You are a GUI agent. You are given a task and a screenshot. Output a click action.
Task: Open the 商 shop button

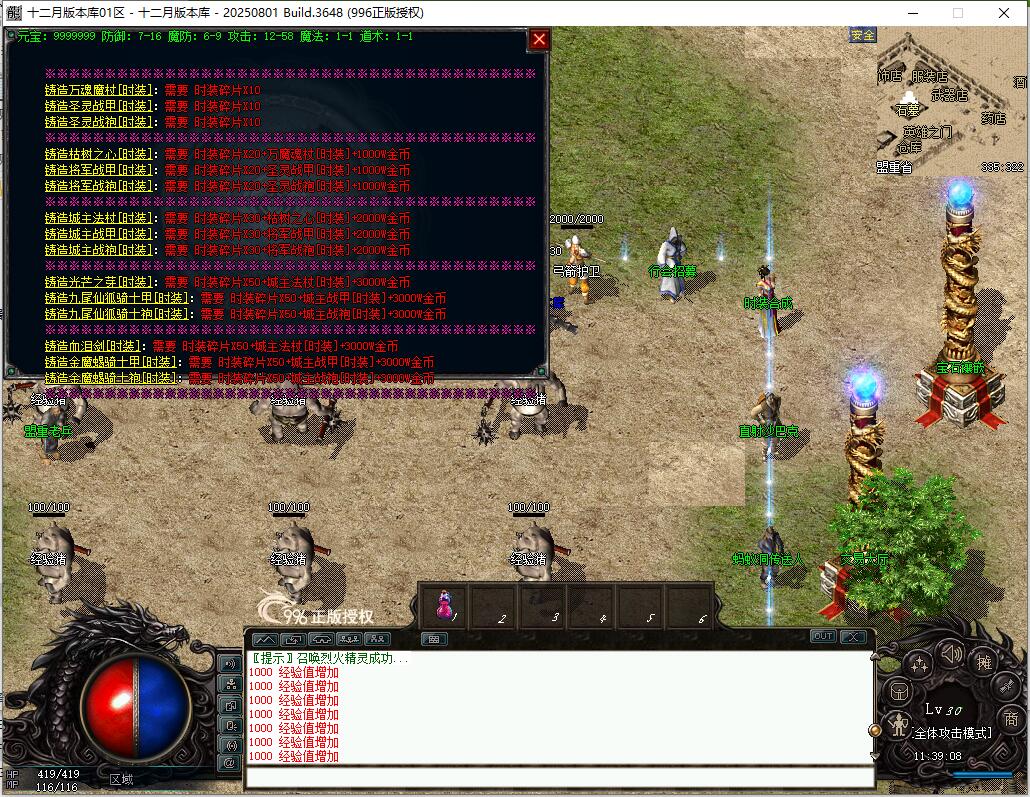pos(1011,718)
